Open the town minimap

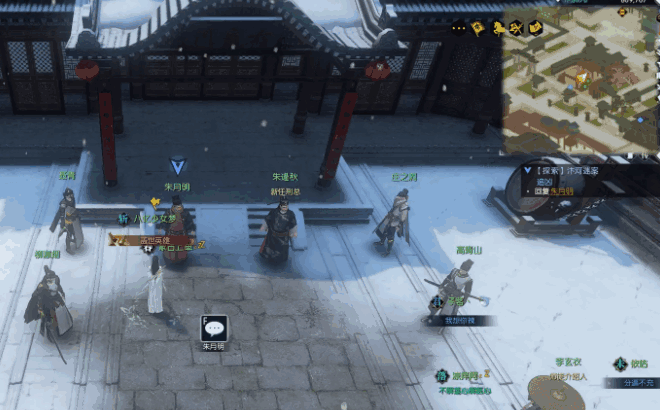click(x=580, y=82)
